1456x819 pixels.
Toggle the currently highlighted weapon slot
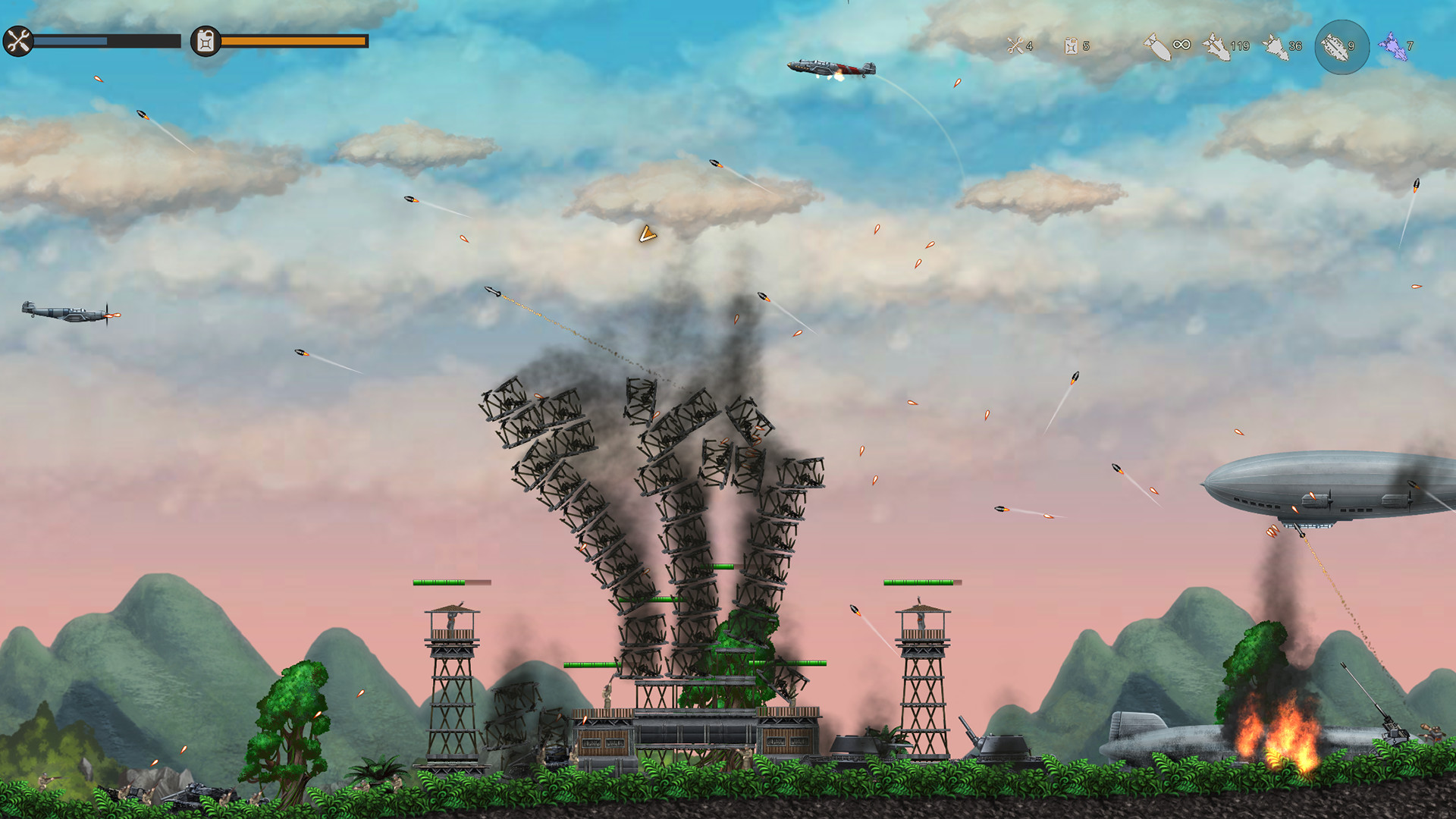tap(1342, 47)
